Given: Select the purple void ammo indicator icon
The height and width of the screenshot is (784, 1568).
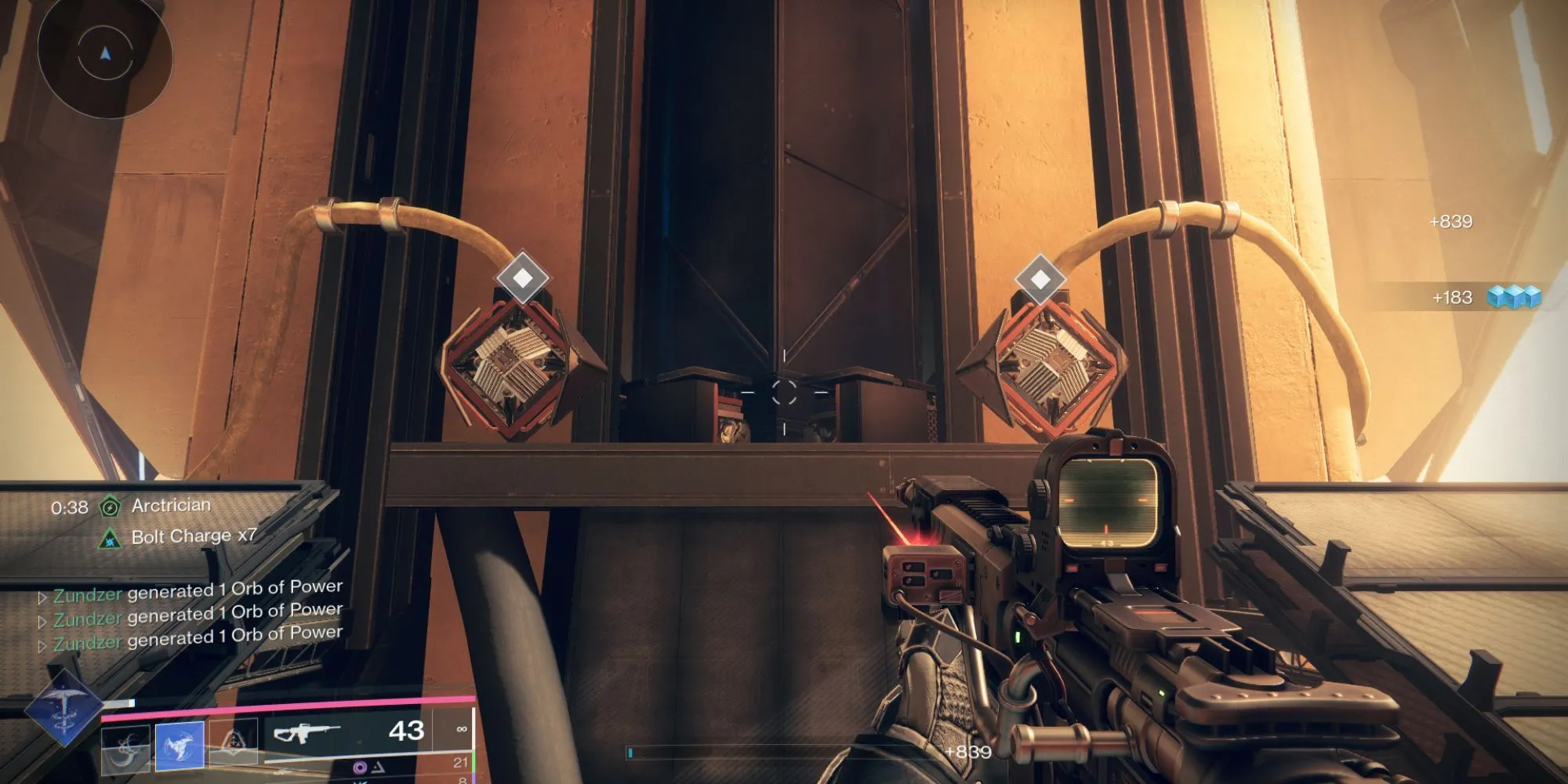Looking at the screenshot, I should [360, 767].
